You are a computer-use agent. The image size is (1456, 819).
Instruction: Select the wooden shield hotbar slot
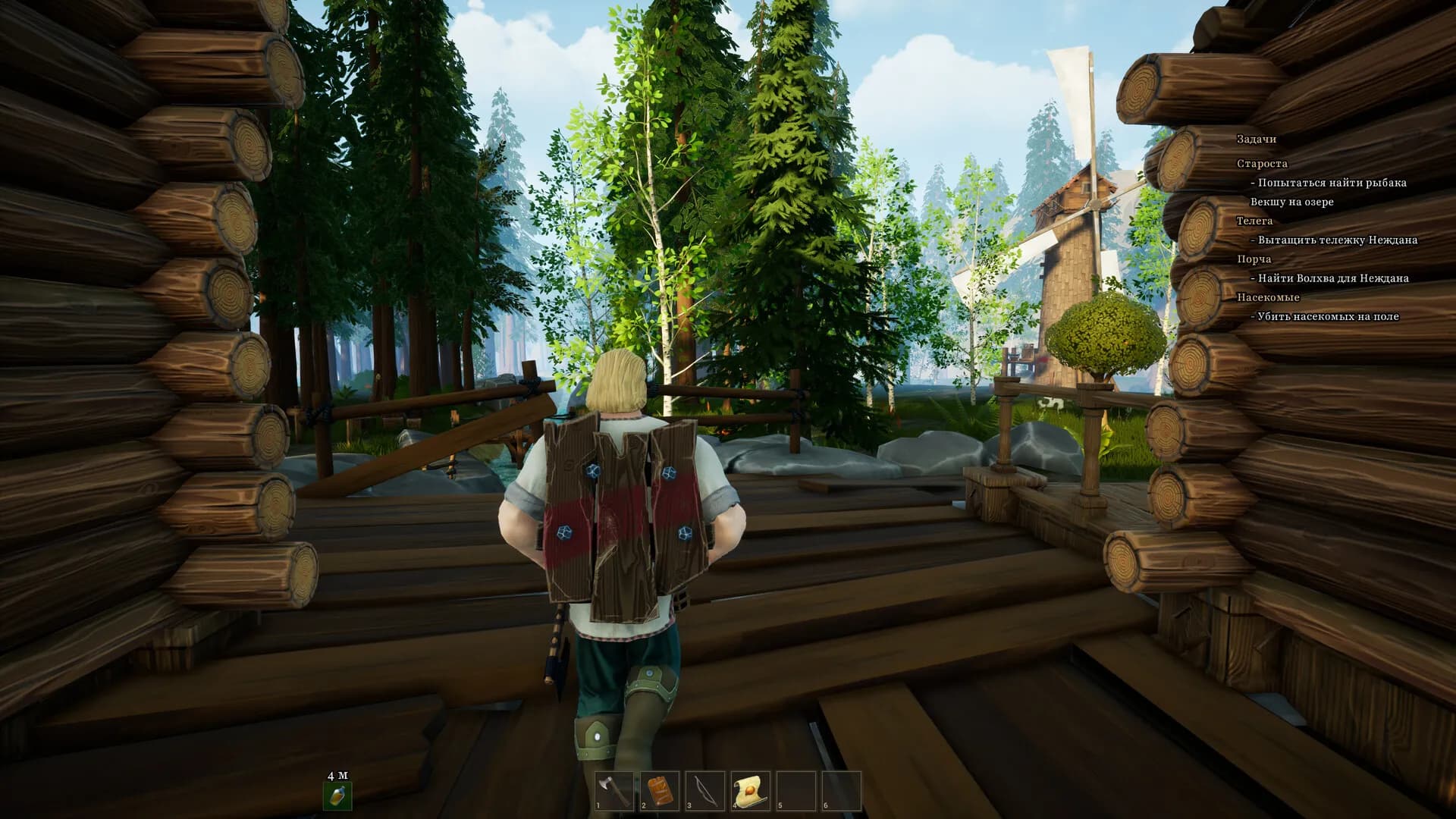pyautogui.click(x=660, y=791)
